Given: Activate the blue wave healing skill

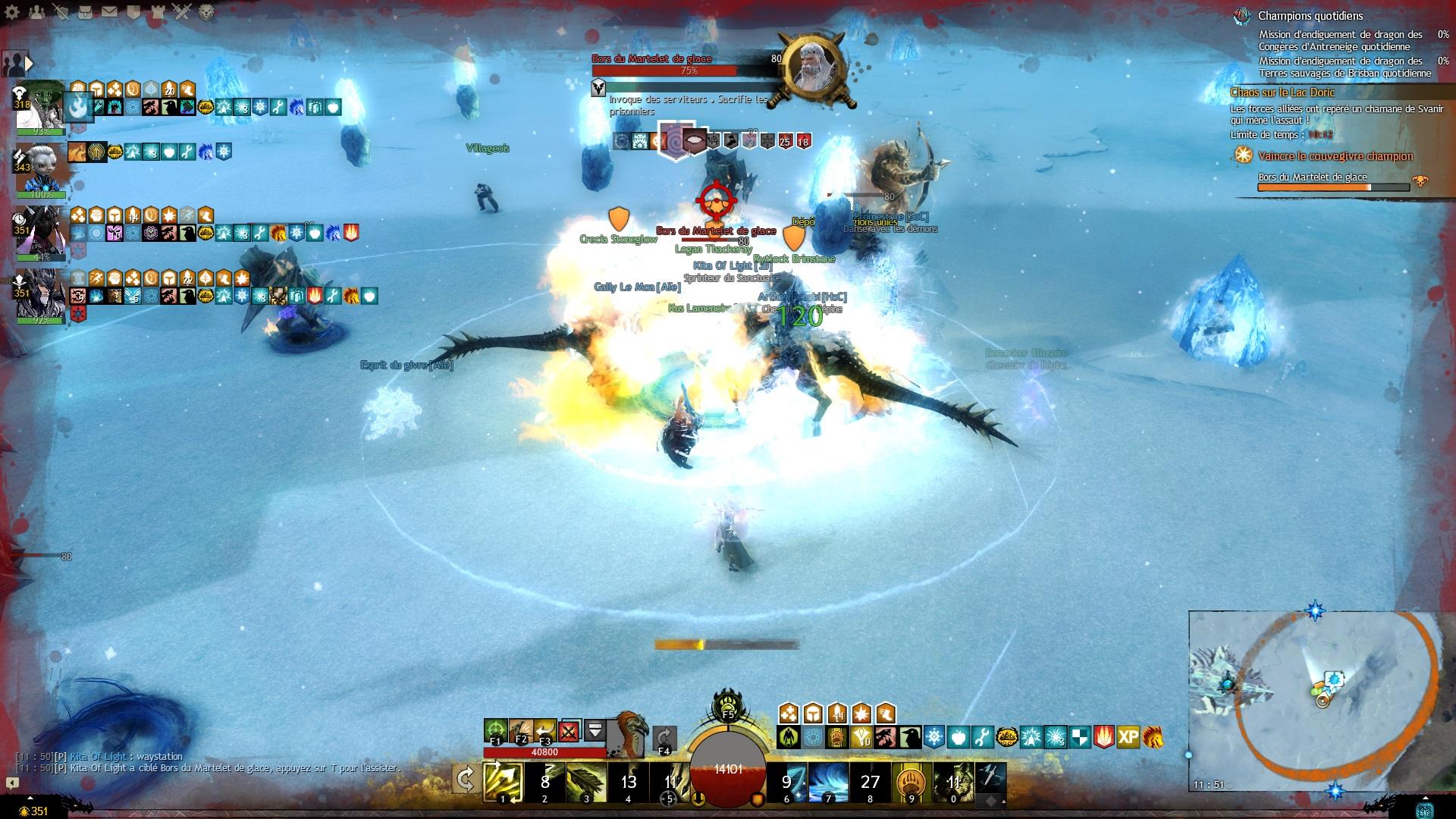Looking at the screenshot, I should tap(828, 783).
